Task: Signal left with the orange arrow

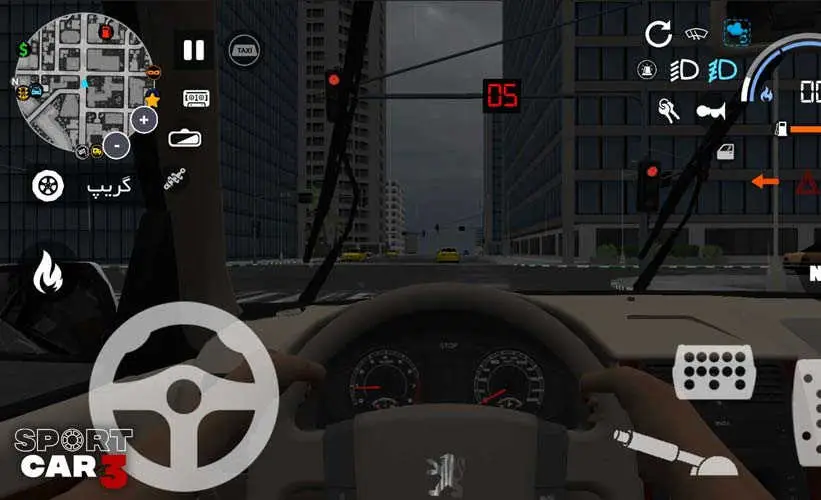Action: 765,181
